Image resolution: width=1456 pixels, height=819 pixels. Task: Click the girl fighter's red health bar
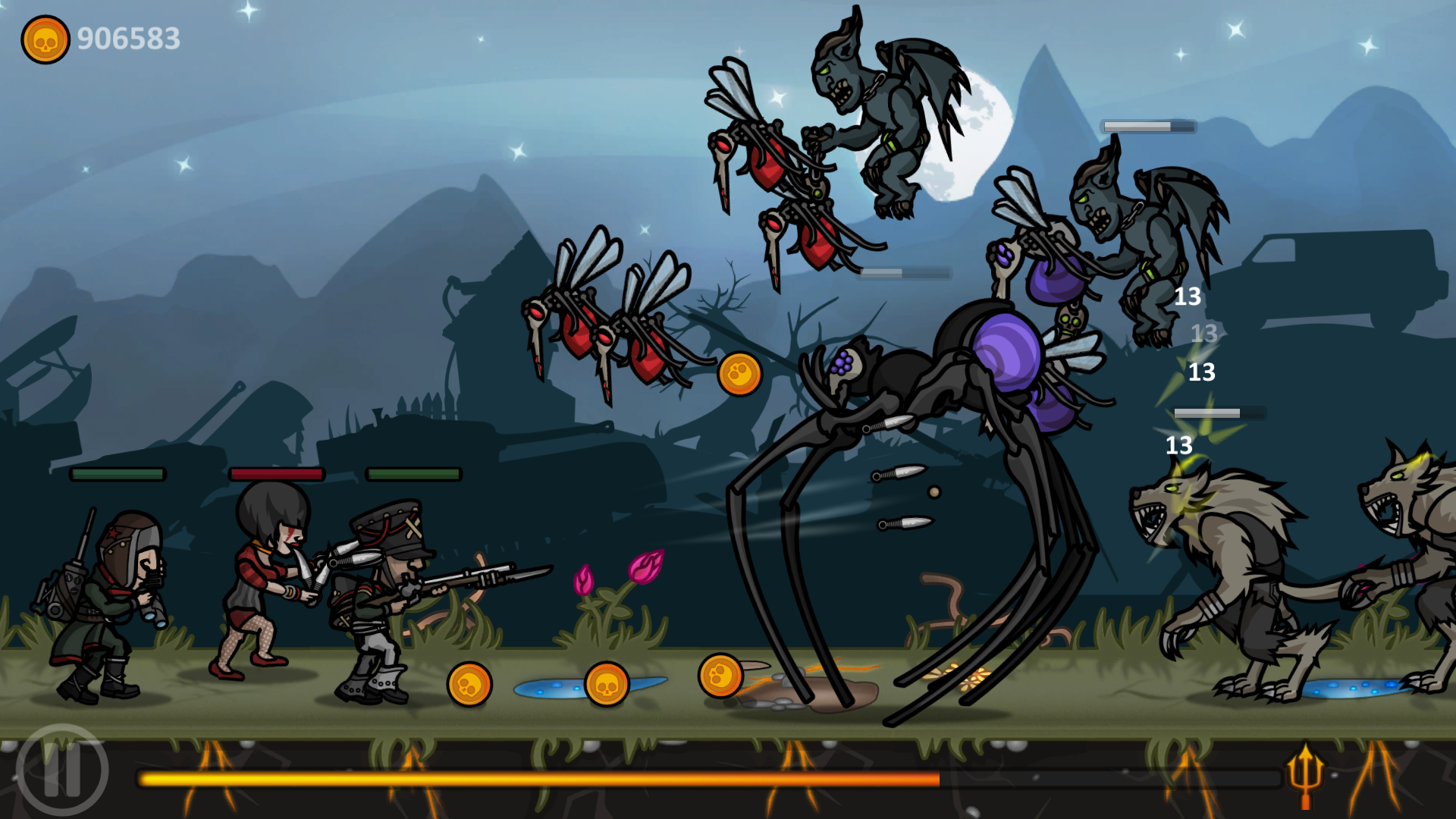click(278, 472)
